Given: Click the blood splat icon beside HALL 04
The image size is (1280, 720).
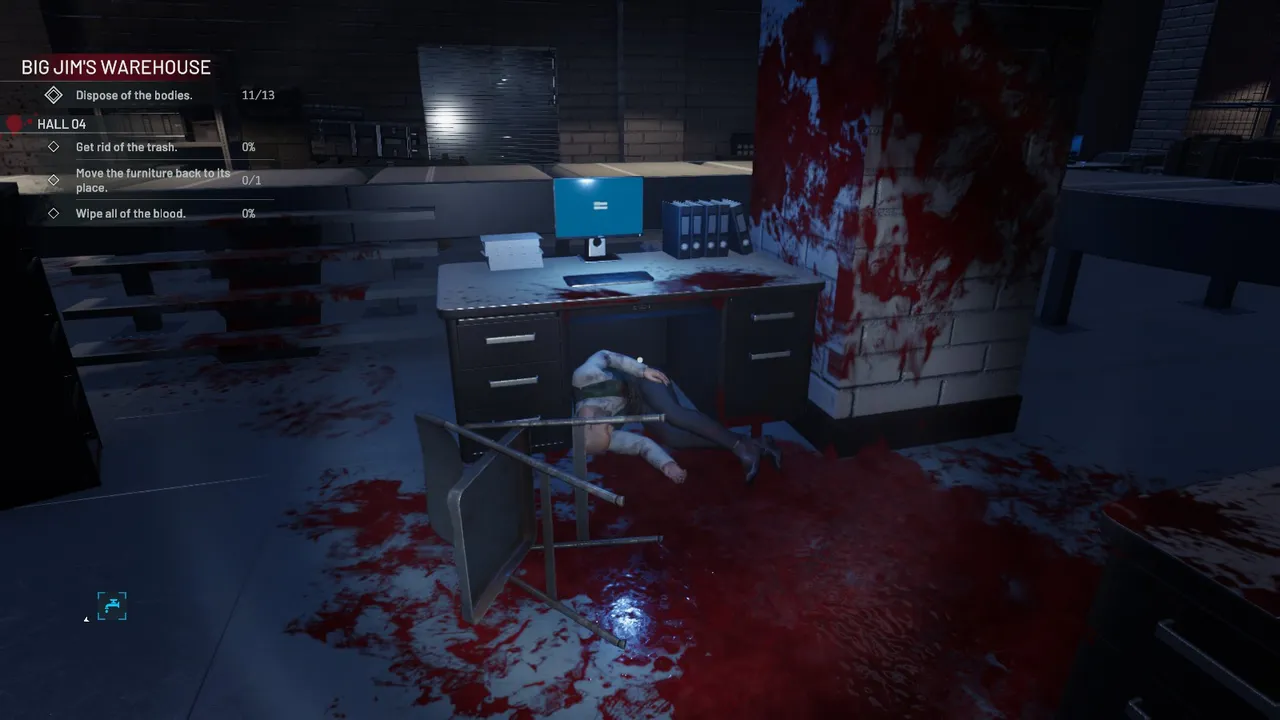Looking at the screenshot, I should pyautogui.click(x=14, y=123).
